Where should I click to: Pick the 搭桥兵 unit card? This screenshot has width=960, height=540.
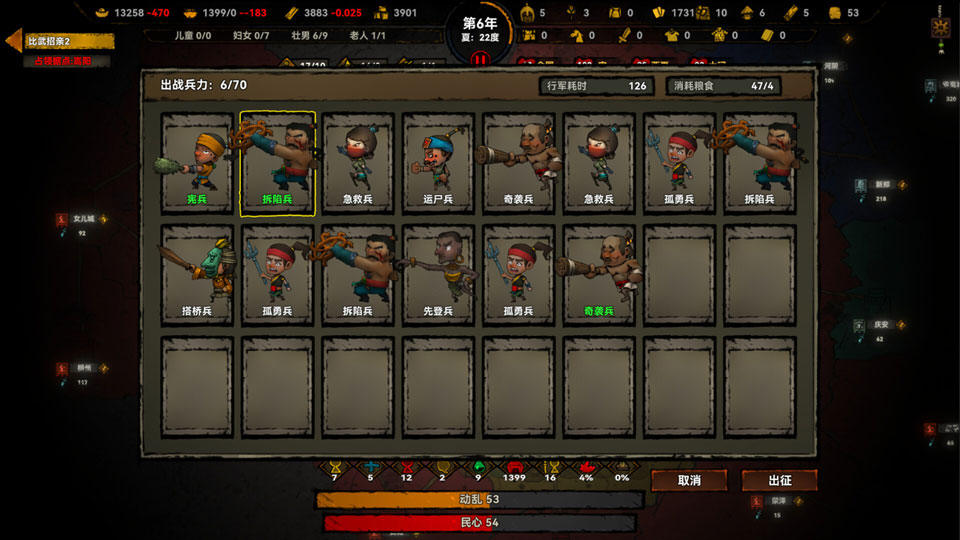click(x=197, y=275)
